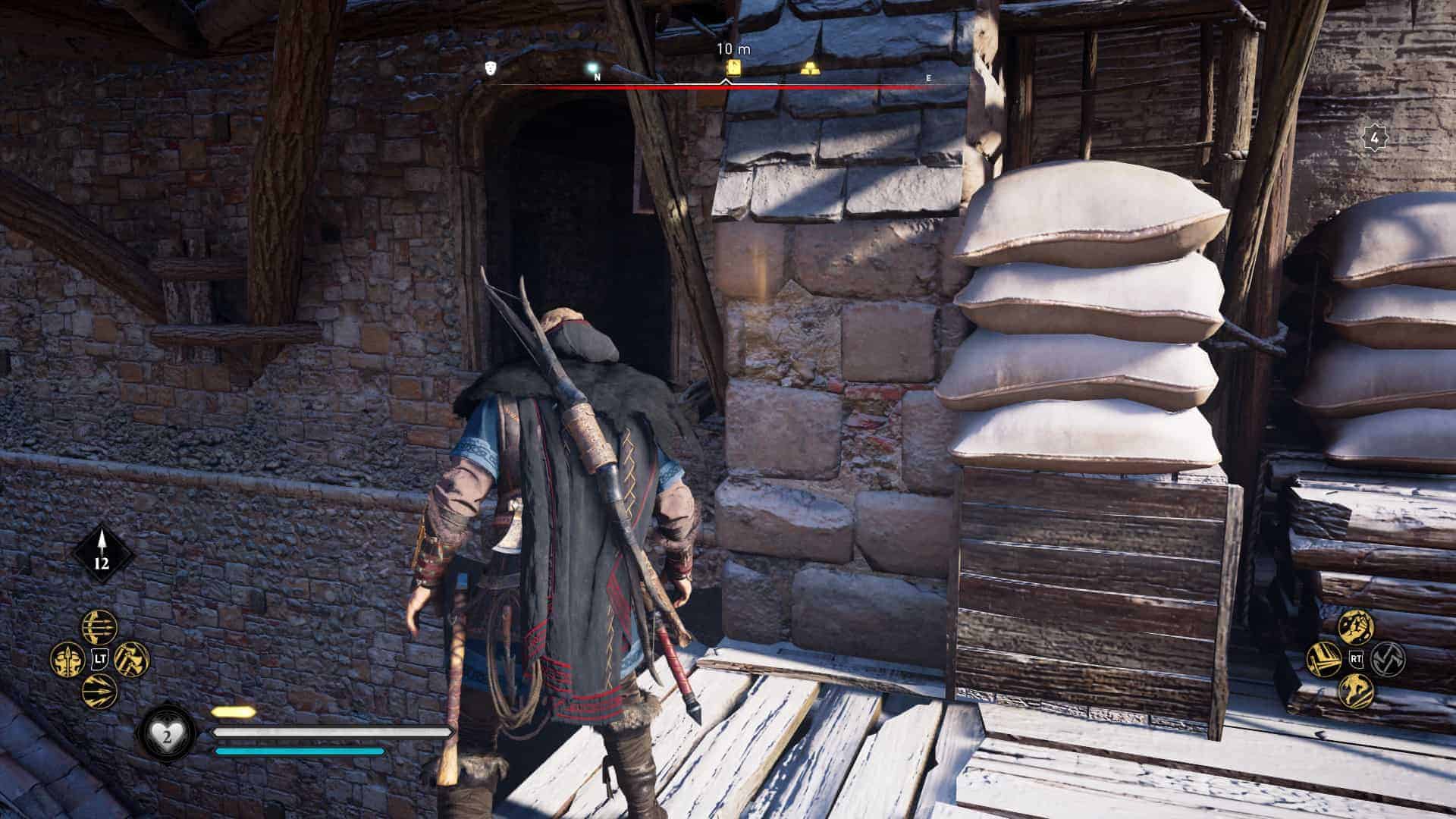Image resolution: width=1456 pixels, height=819 pixels.
Task: Click the rations heart showing 2
Action: 169,734
